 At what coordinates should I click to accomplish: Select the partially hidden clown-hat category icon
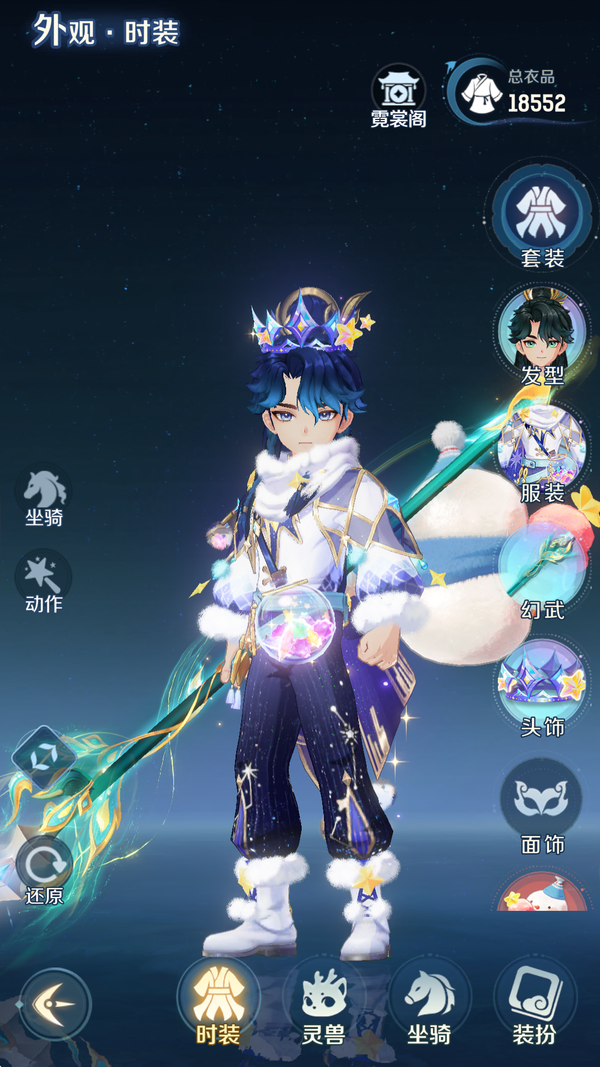coord(542,893)
